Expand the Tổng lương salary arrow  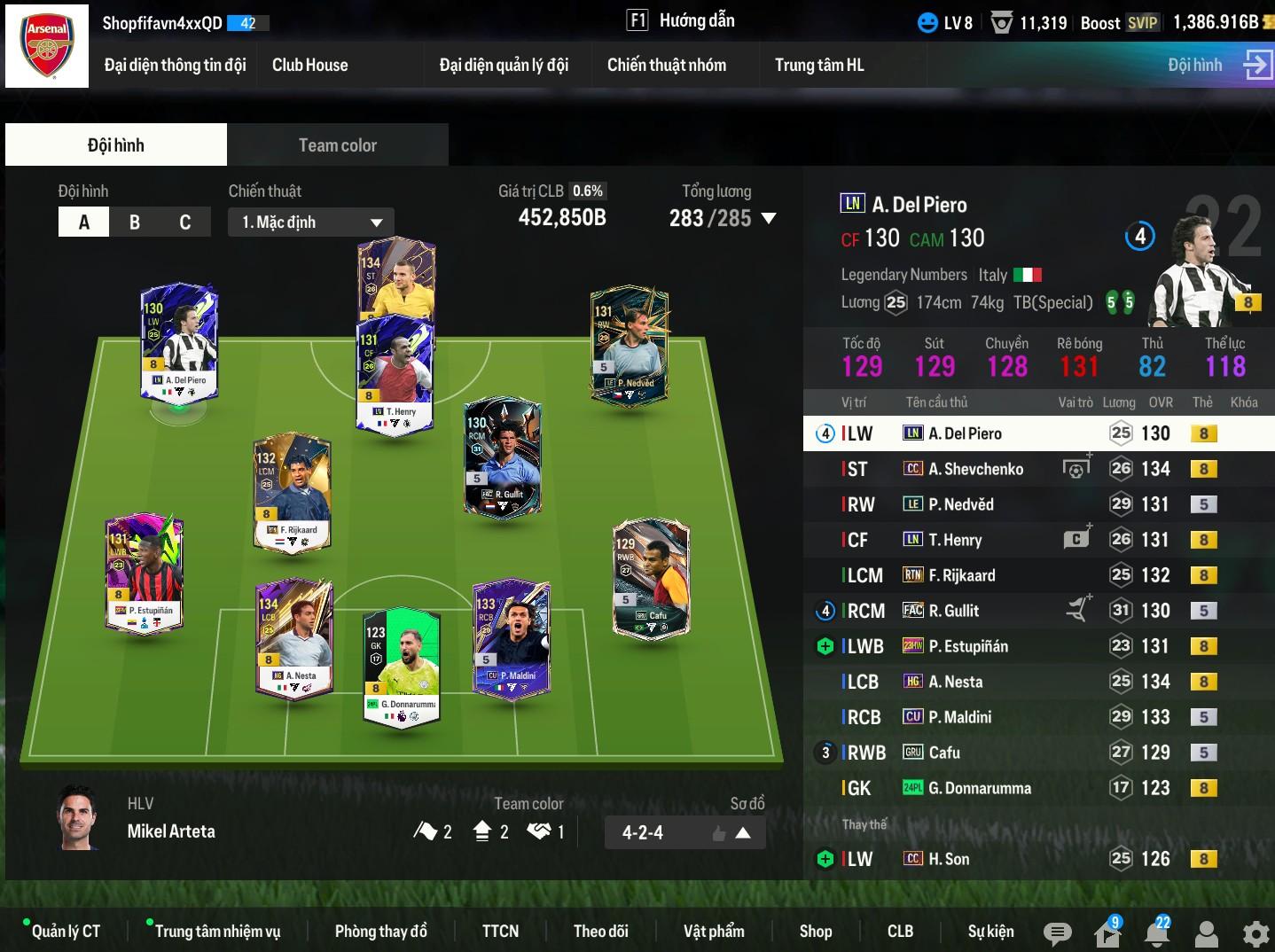(x=769, y=218)
